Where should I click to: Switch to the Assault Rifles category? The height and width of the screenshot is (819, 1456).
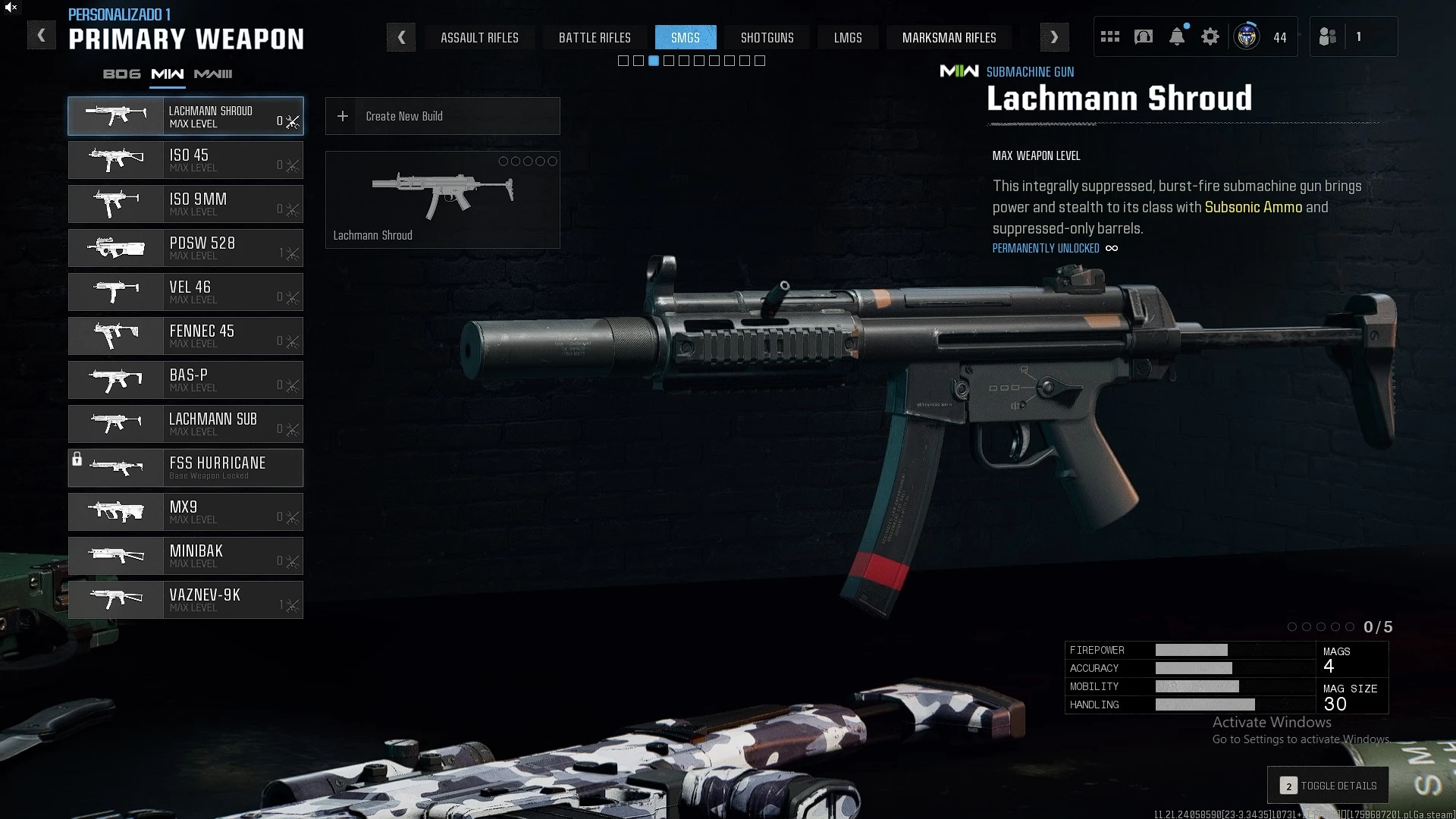[x=479, y=37]
